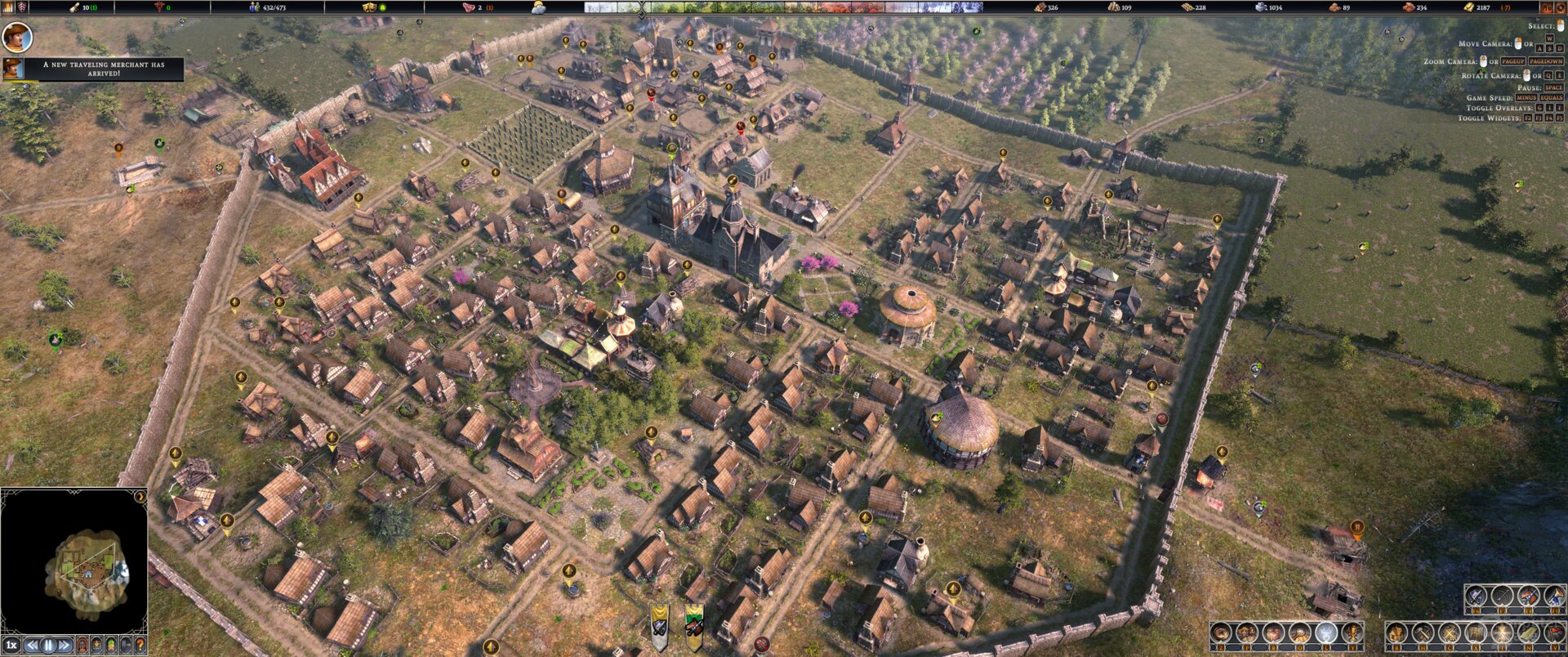Select the hammer and pickaxe build category
1568x657 pixels.
tap(1423, 633)
